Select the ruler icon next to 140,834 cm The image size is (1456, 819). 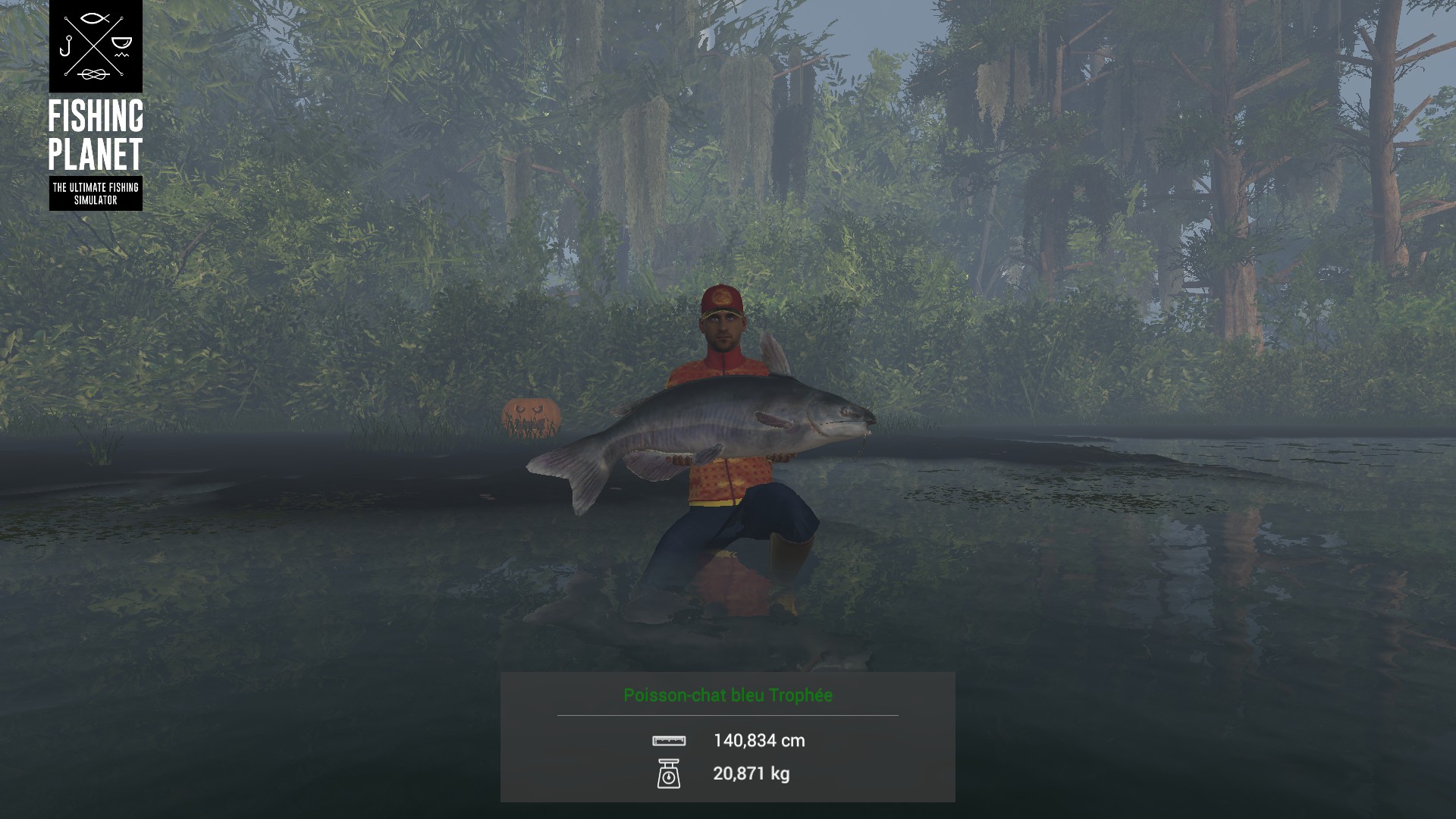tap(670, 742)
